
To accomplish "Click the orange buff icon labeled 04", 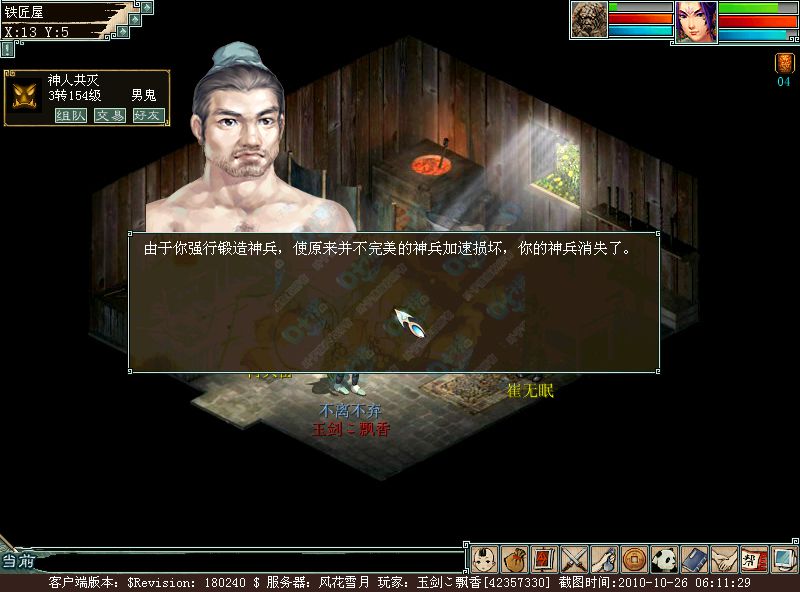I will [x=784, y=63].
